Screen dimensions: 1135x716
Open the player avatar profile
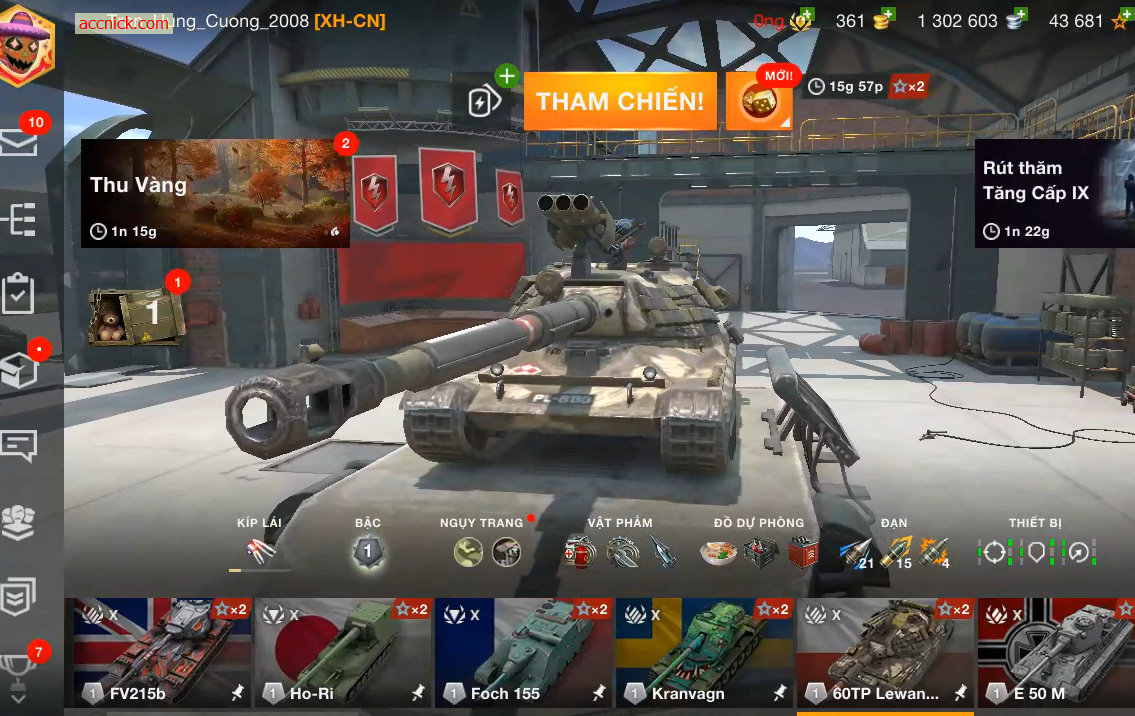(x=27, y=45)
